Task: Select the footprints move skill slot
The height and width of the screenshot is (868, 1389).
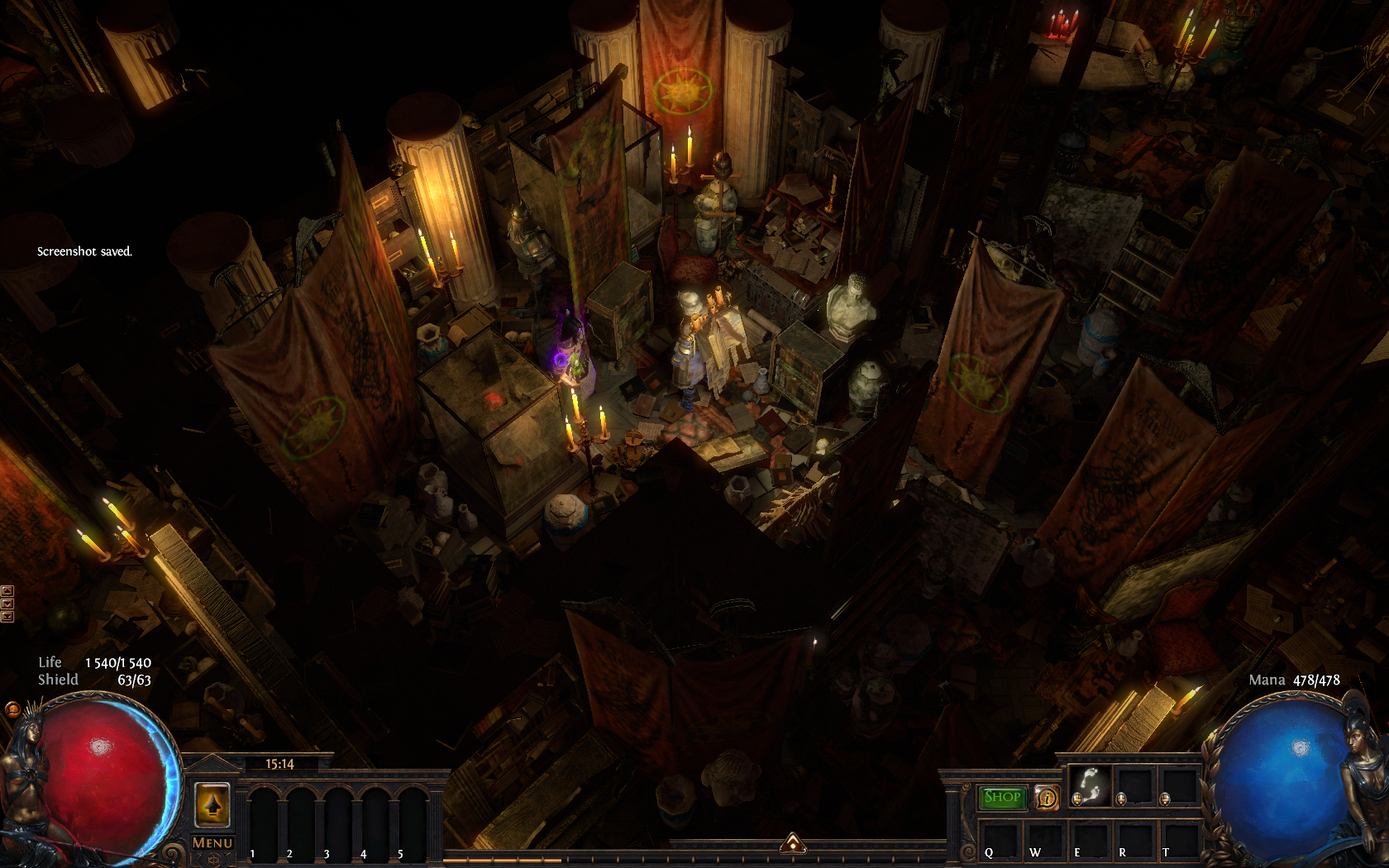Action: pyautogui.click(x=1089, y=785)
